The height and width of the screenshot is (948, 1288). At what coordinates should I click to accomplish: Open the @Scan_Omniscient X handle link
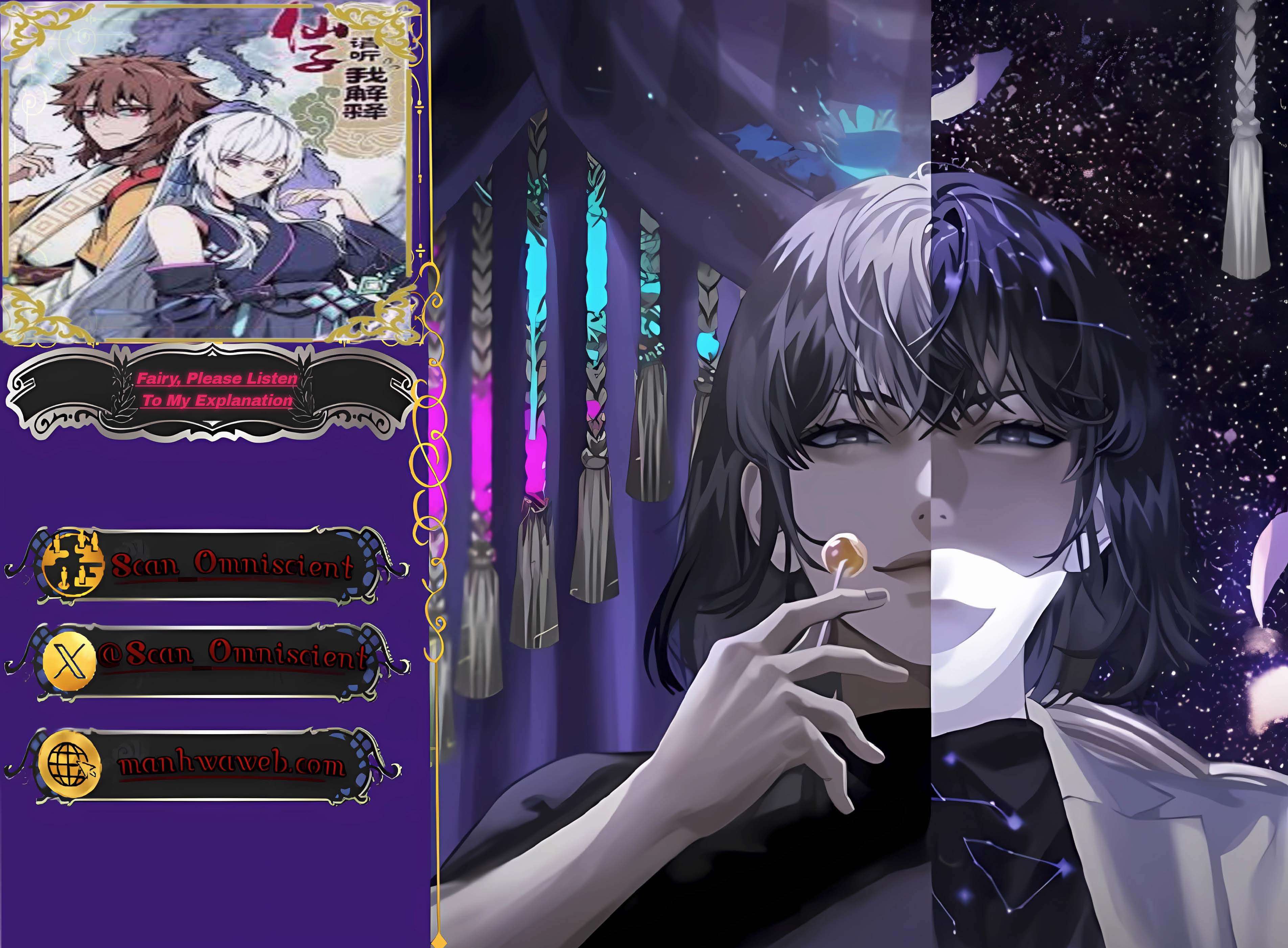pos(232,656)
